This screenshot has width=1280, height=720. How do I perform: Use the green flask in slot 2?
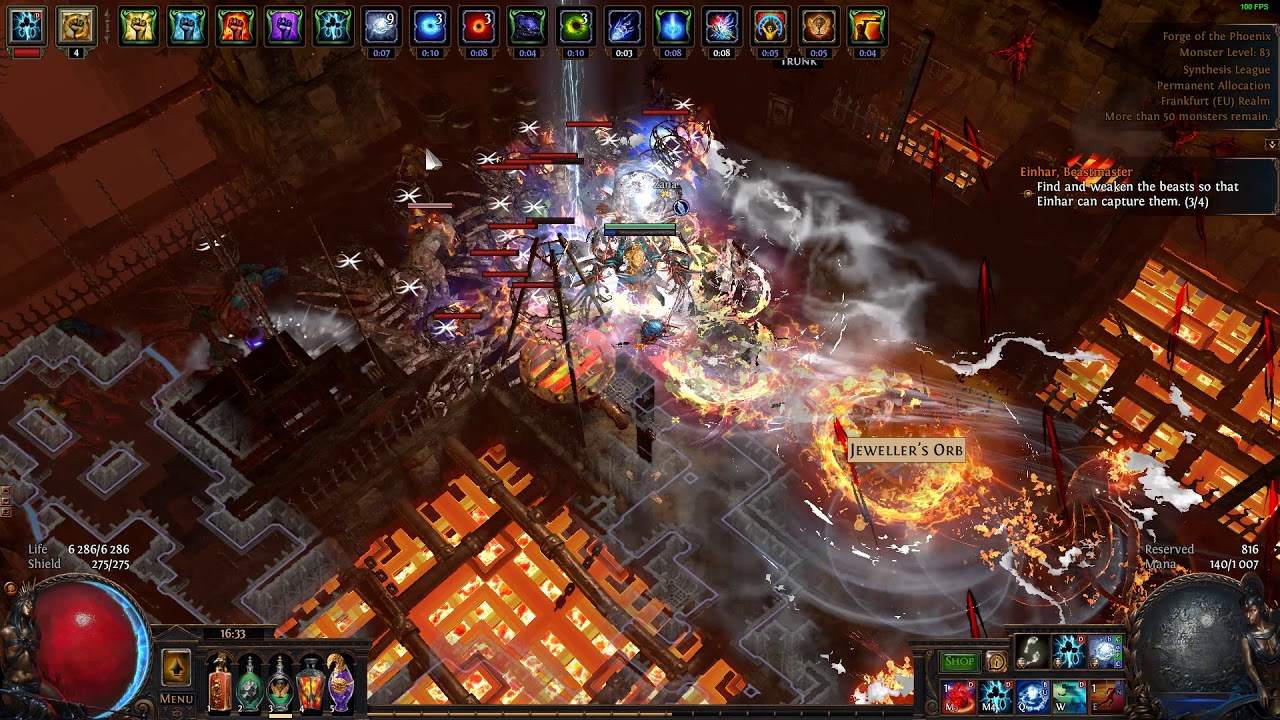250,685
